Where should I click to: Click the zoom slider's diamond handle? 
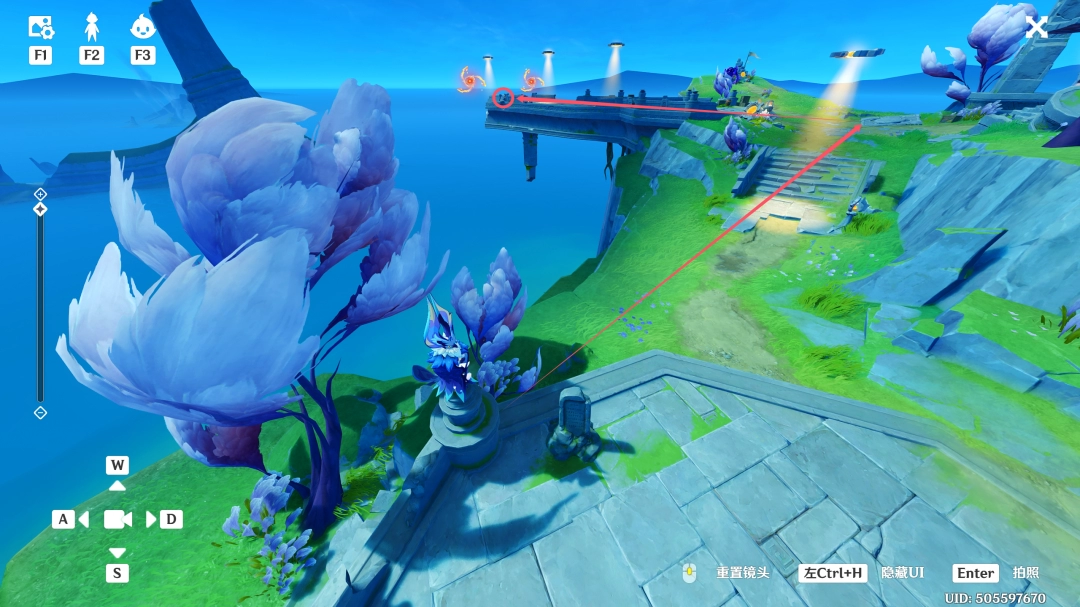tap(40, 209)
